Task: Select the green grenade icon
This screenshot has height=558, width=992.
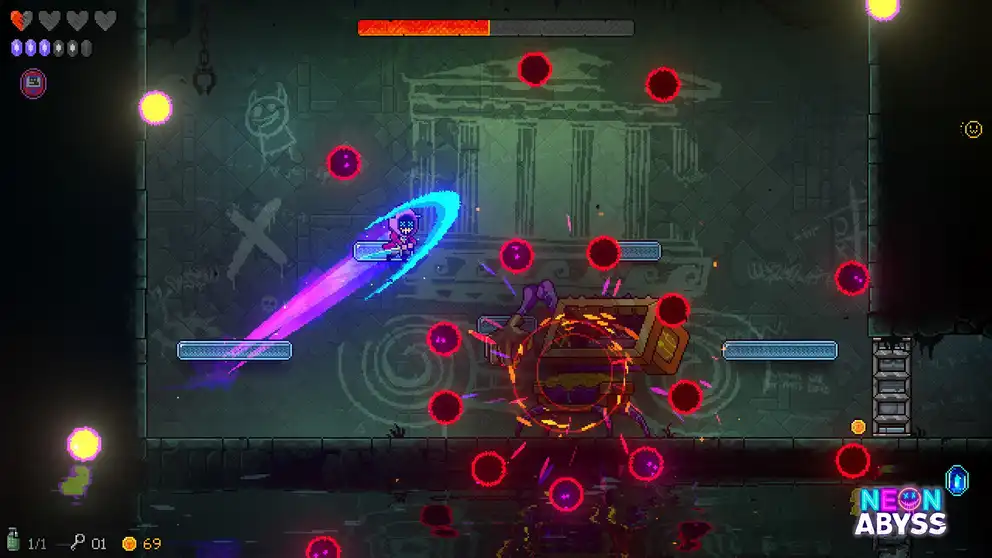Action: (13, 543)
